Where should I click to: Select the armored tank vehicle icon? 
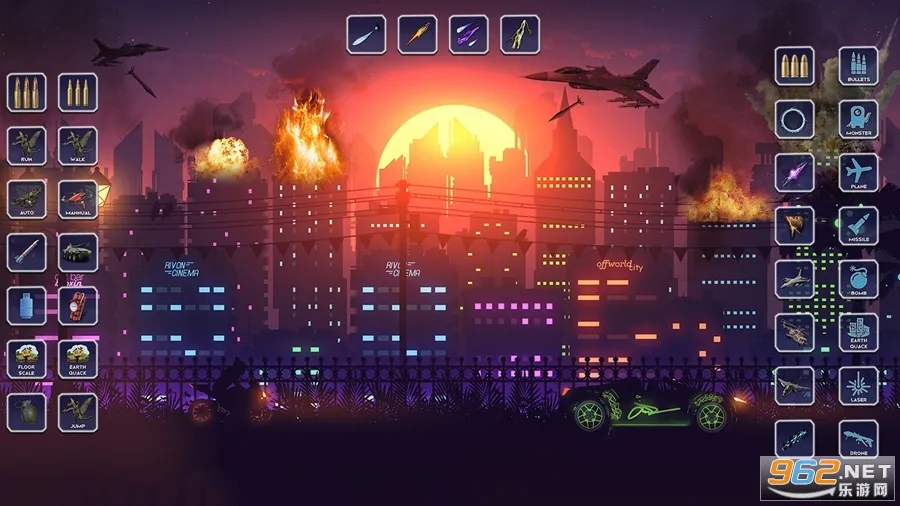(77, 253)
